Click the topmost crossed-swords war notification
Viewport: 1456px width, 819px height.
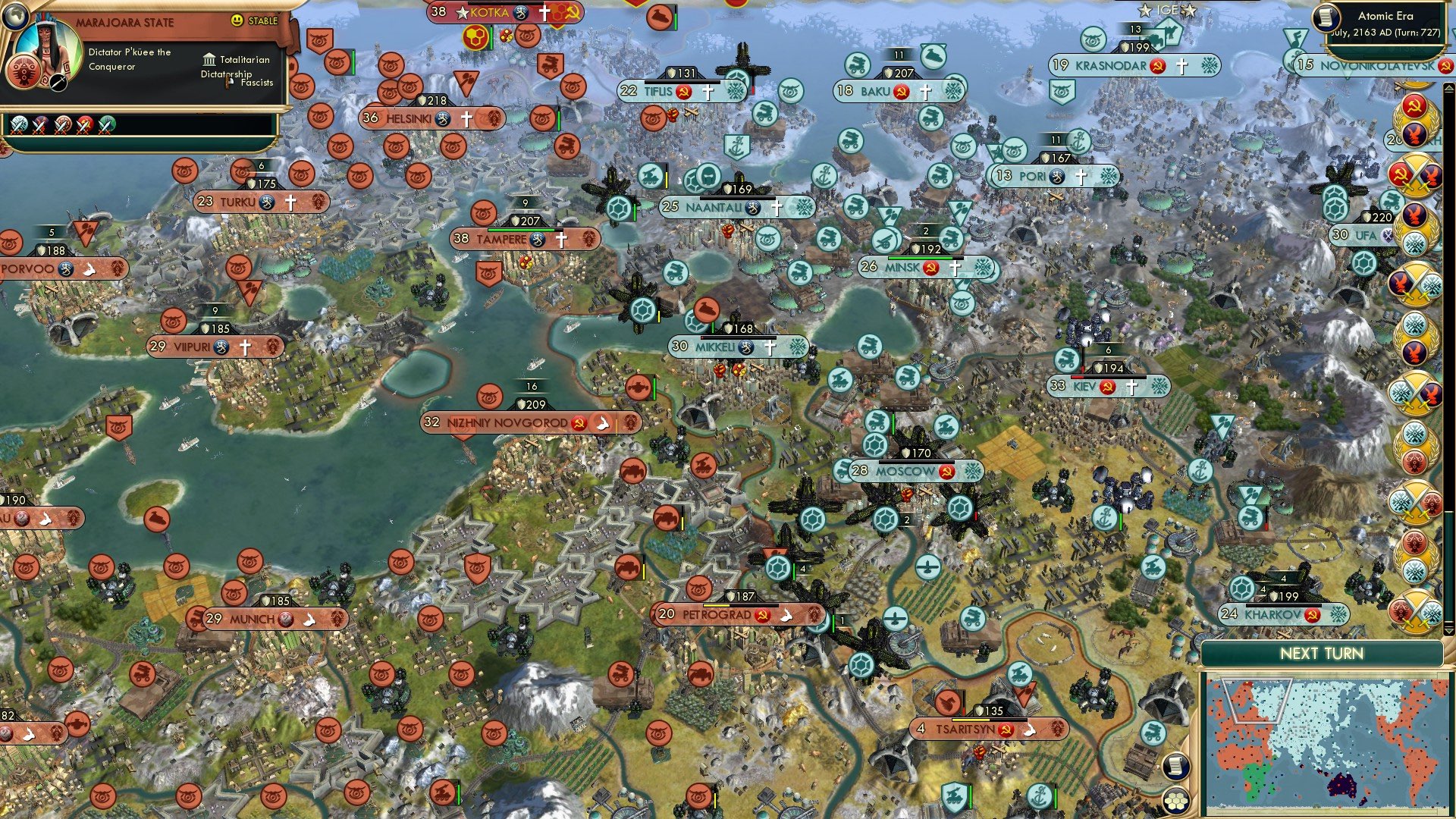point(1417,176)
